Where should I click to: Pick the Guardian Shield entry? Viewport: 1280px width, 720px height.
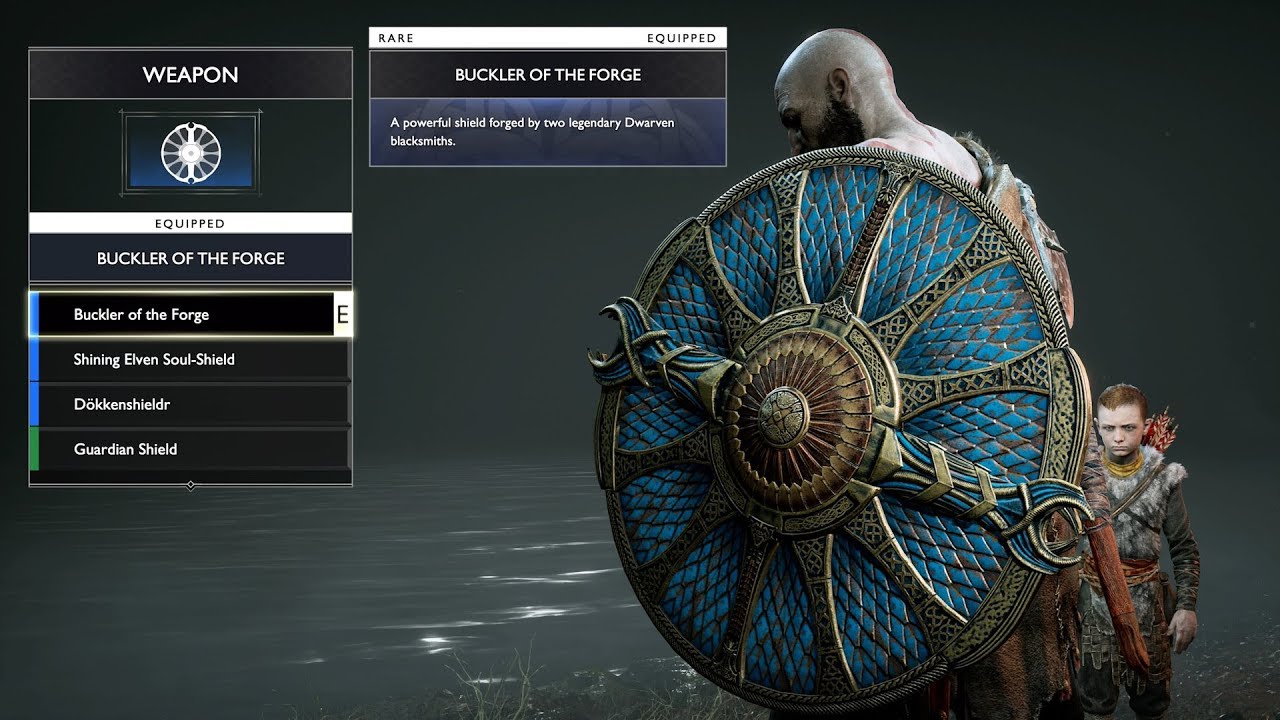coord(190,450)
